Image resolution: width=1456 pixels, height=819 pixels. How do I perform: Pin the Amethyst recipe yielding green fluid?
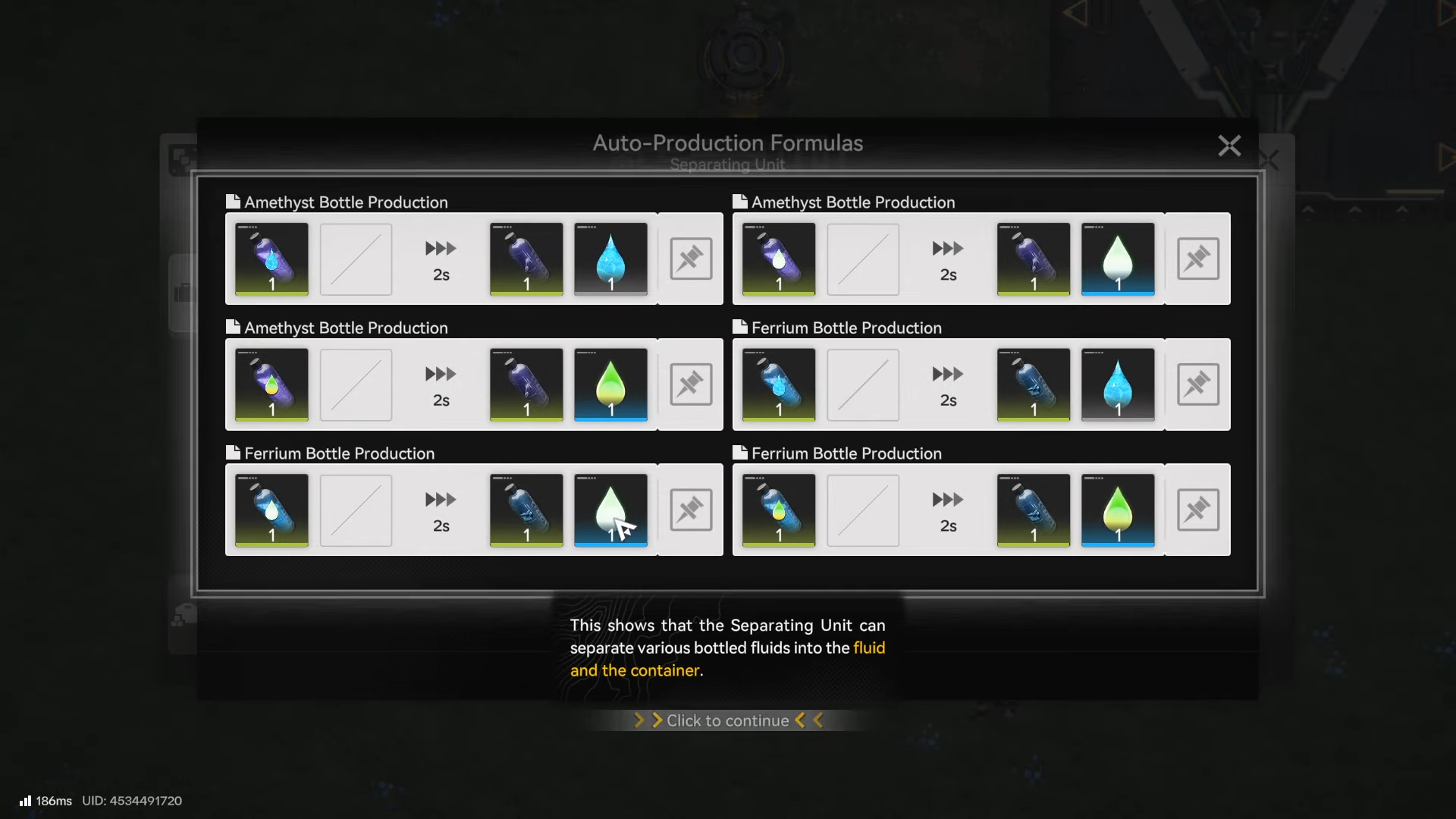pos(691,384)
